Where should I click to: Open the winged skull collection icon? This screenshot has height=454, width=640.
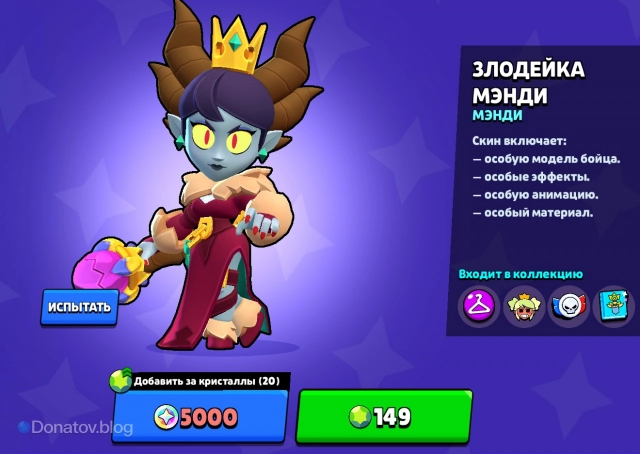[569, 305]
